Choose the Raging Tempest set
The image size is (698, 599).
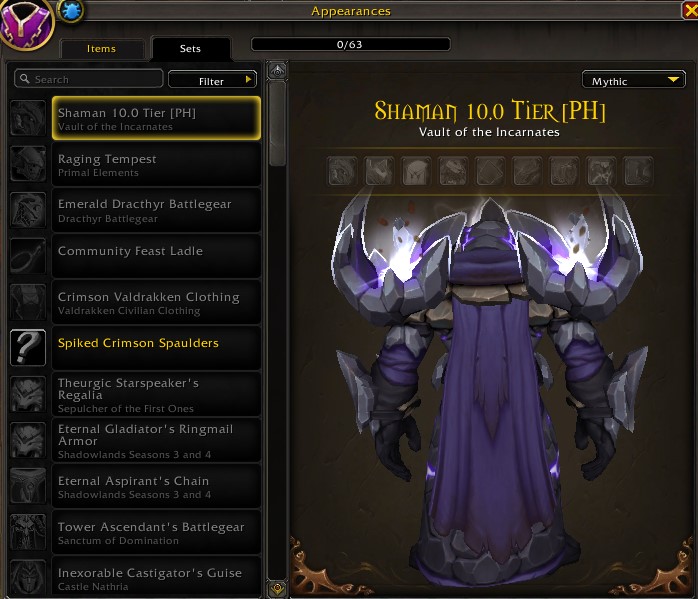click(155, 164)
